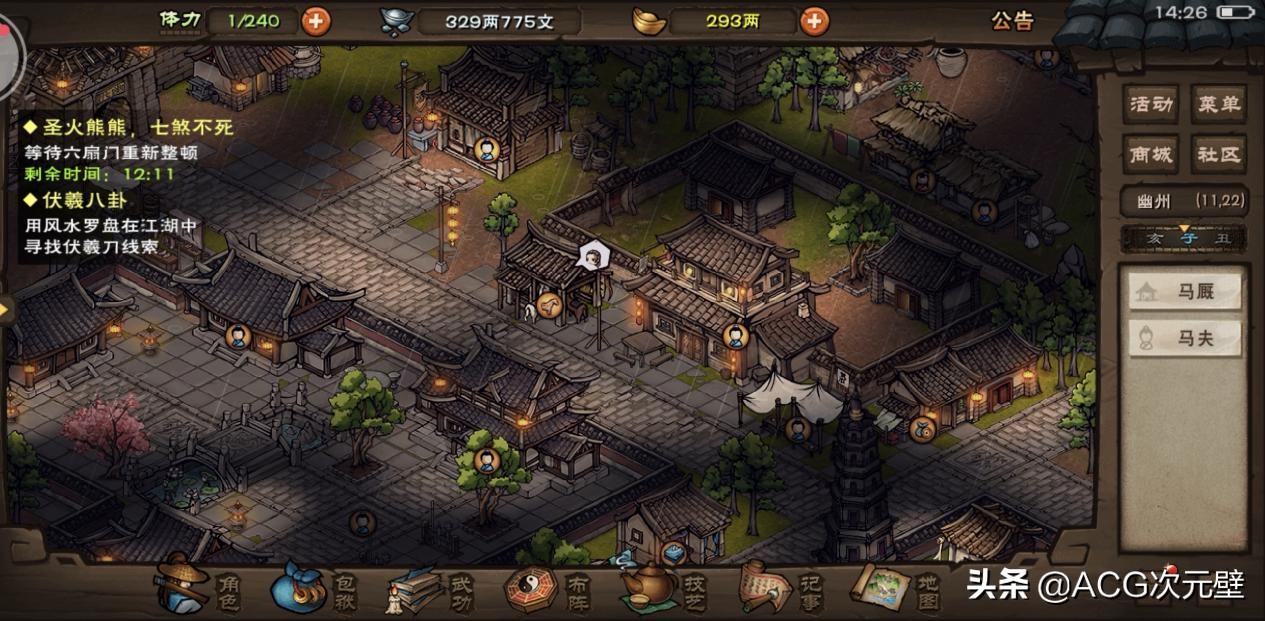
Task: Visit the 商城 shop
Action: click(x=1150, y=154)
